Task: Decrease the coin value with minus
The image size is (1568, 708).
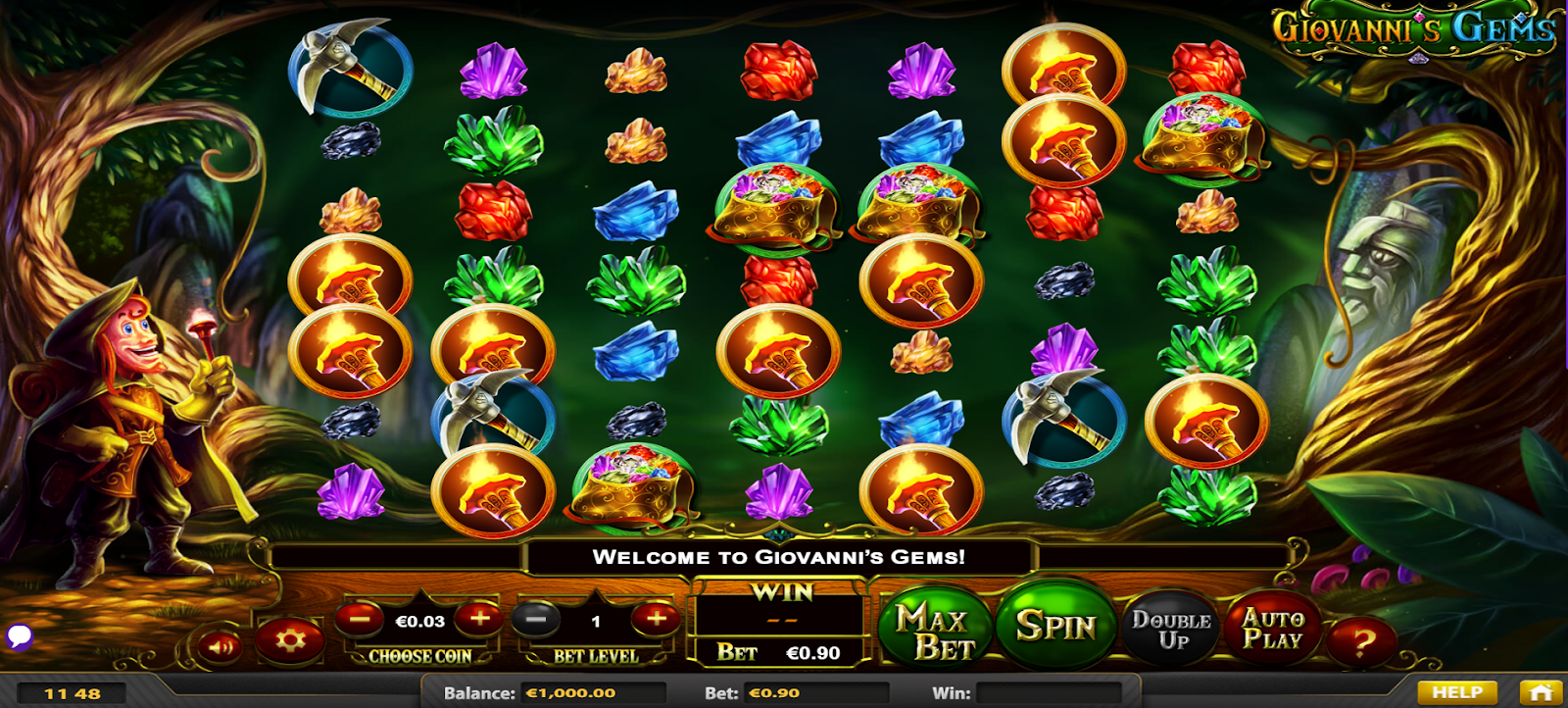Action: 360,619
